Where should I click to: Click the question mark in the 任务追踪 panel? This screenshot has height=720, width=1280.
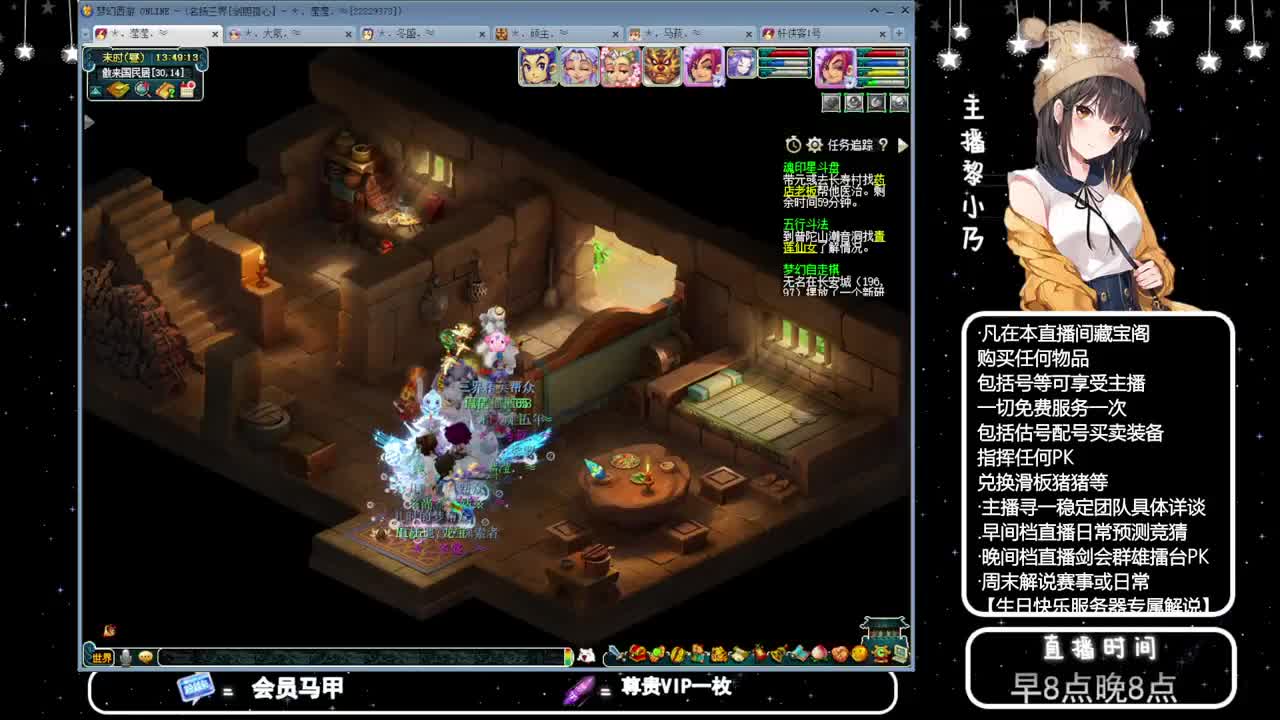point(884,145)
